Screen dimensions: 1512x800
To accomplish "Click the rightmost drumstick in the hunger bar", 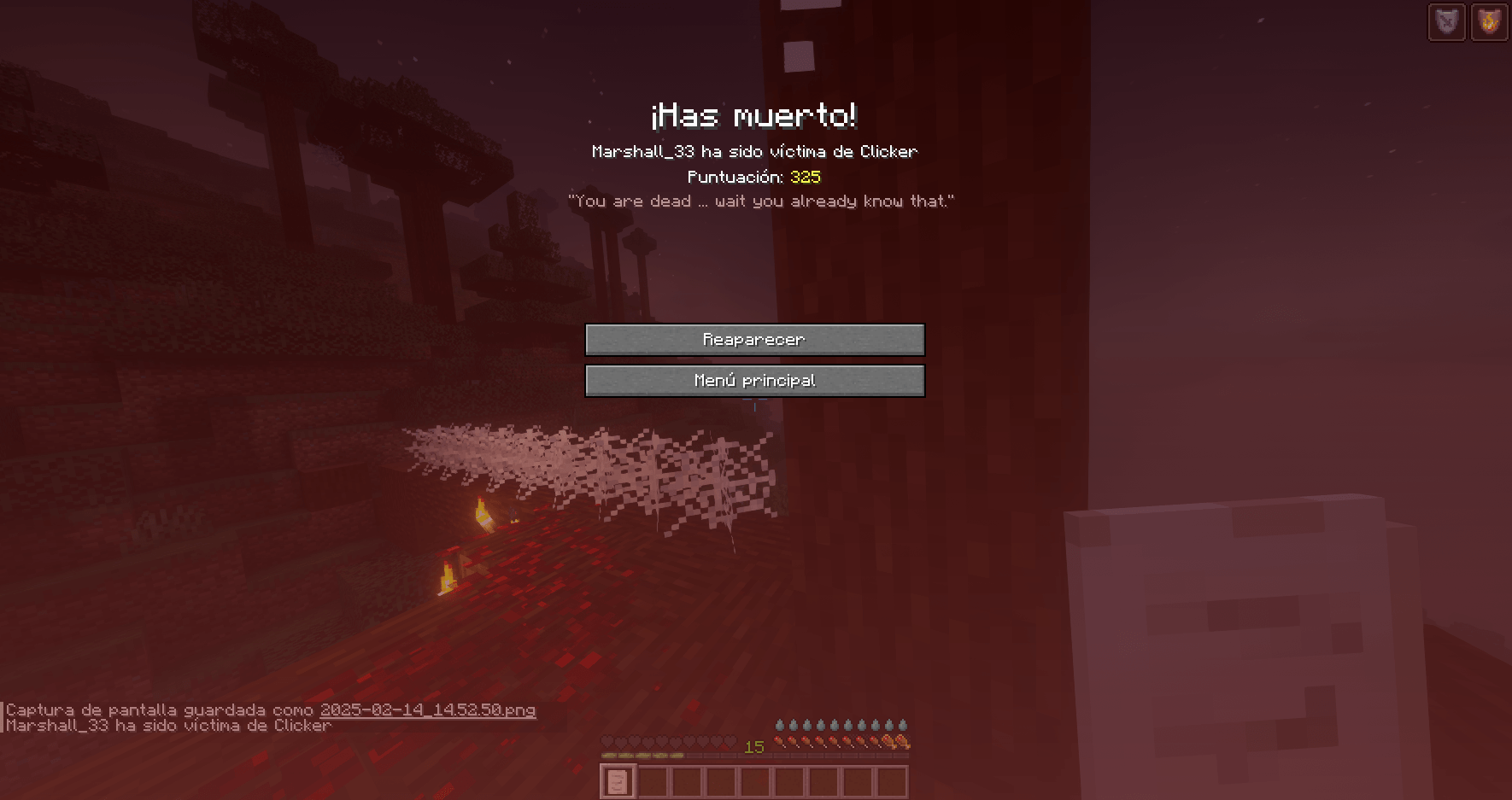I will 901,743.
